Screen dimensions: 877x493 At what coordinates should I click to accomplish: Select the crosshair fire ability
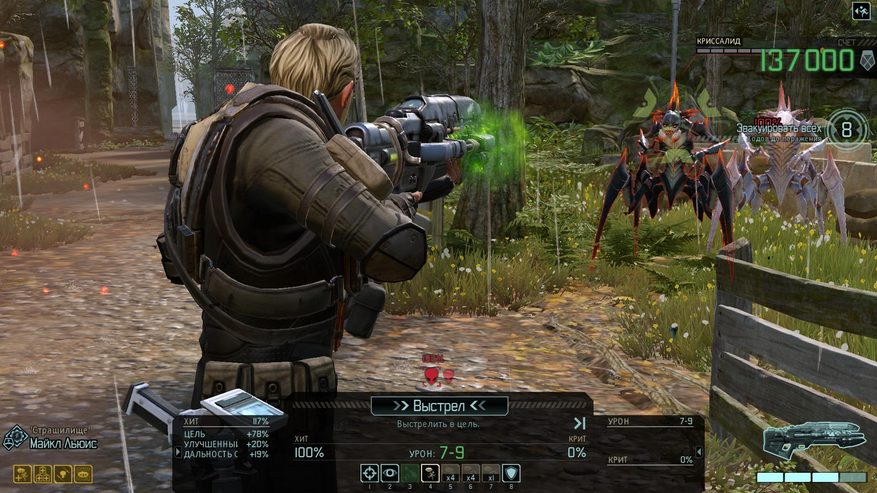coord(370,473)
